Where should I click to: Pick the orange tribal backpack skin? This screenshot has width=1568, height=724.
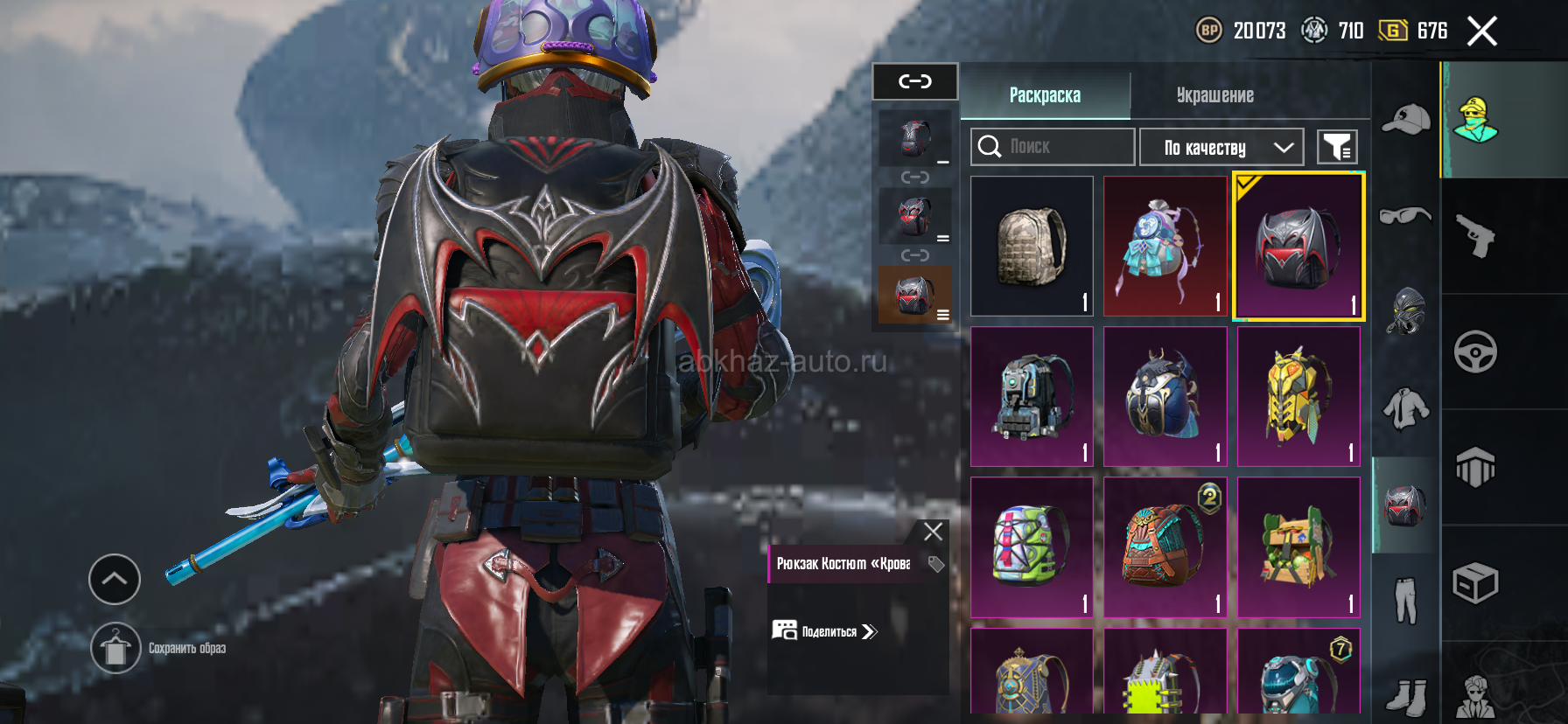coord(1165,547)
